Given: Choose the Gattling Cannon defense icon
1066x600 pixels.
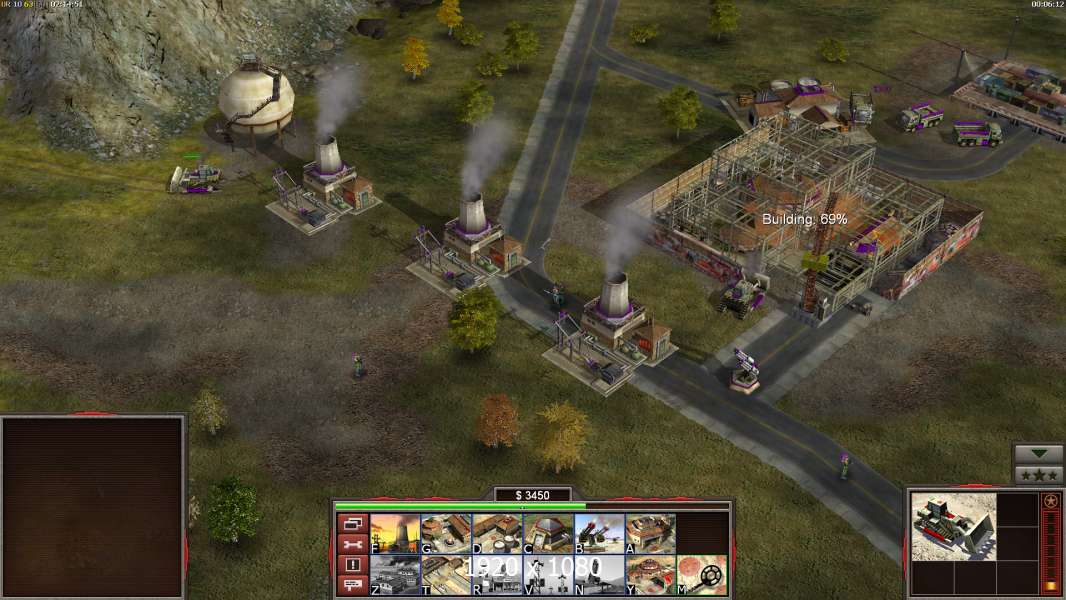Looking at the screenshot, I should [x=599, y=534].
